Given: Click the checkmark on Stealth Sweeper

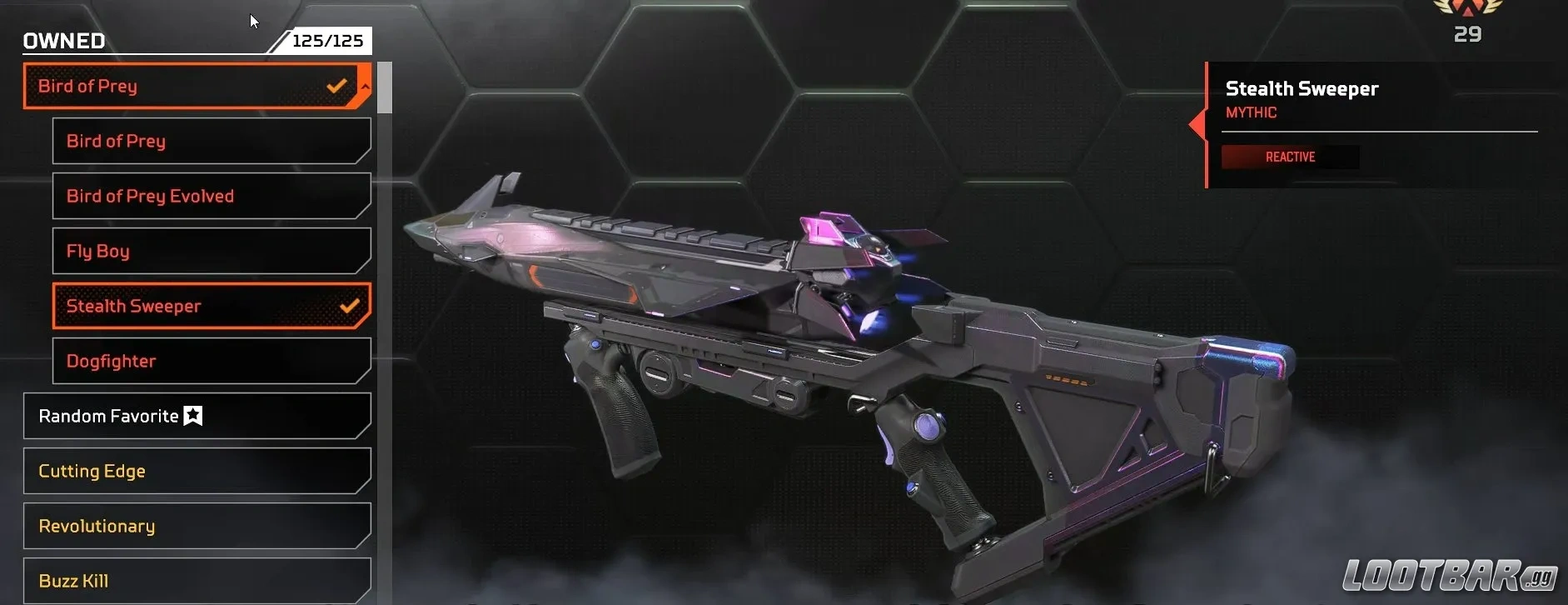Looking at the screenshot, I should tap(351, 306).
